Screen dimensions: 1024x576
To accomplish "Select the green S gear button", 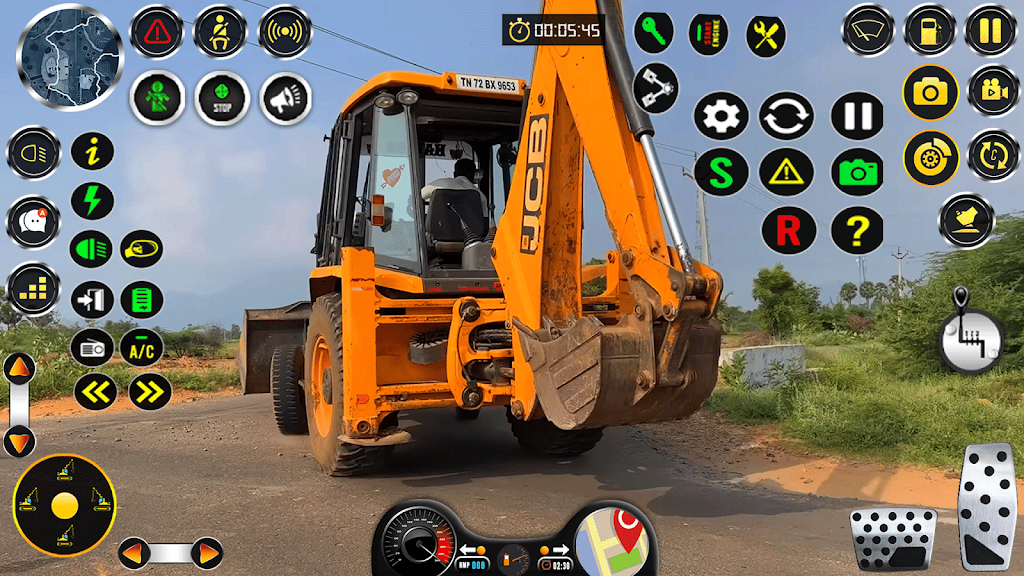I will (x=721, y=172).
